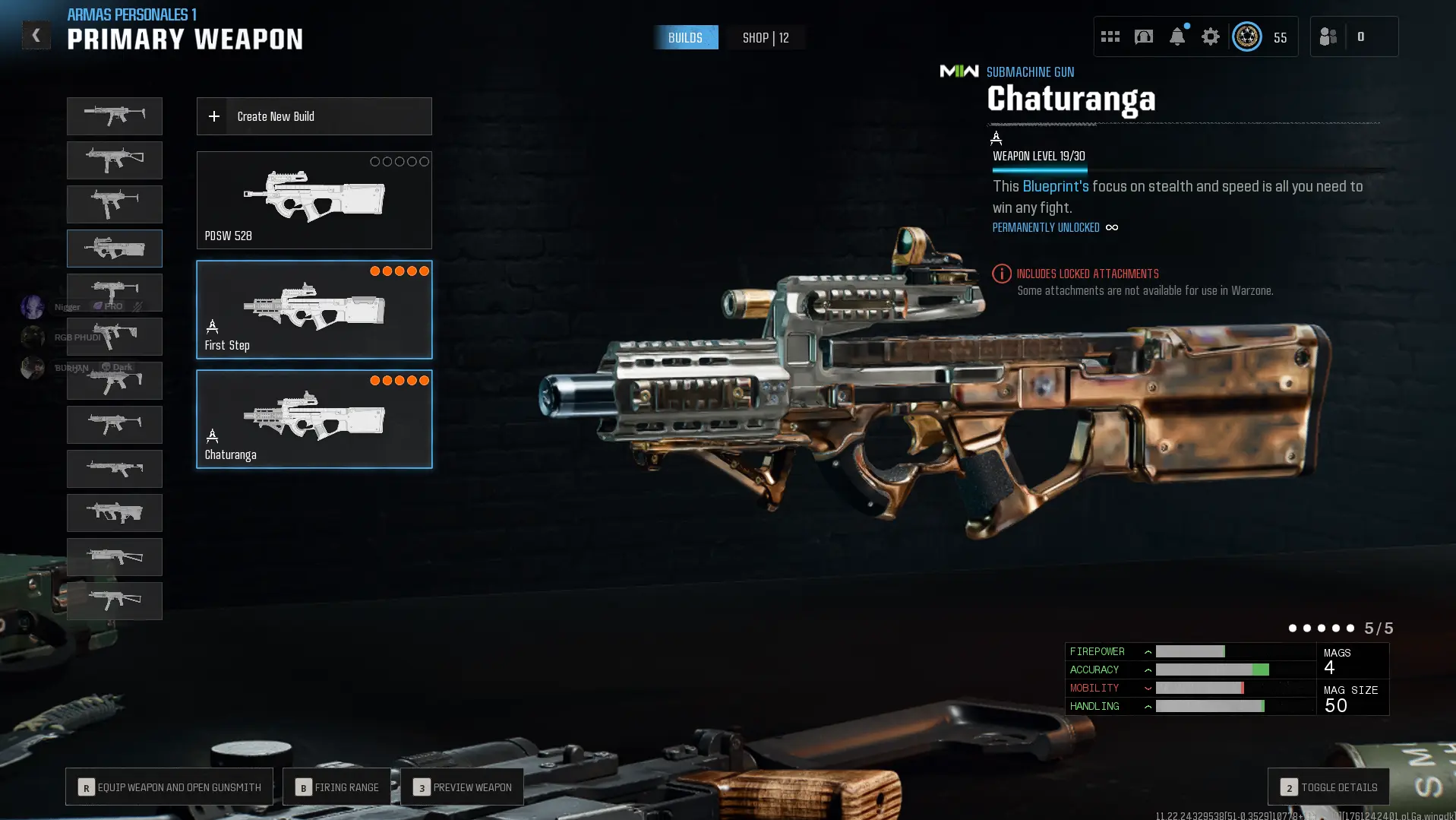Image resolution: width=1456 pixels, height=820 pixels.
Task: Create a new build
Action: tap(314, 116)
